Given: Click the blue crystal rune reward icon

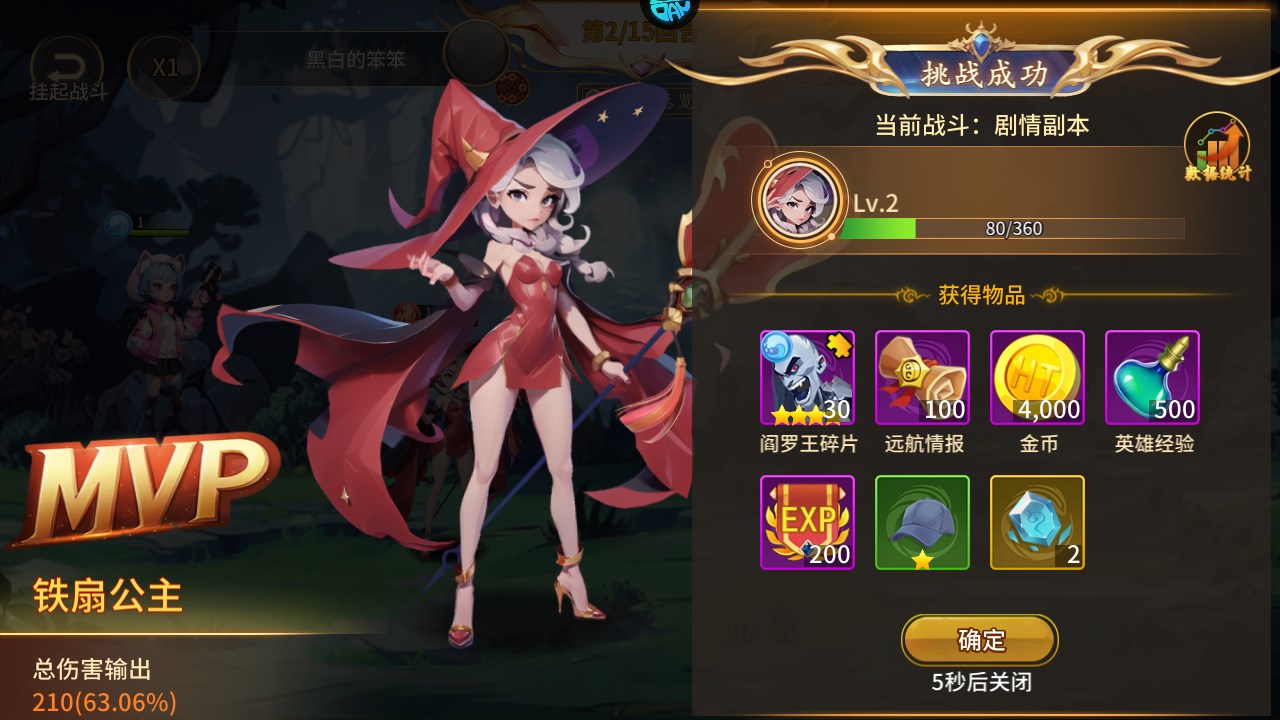Looking at the screenshot, I should [1037, 522].
